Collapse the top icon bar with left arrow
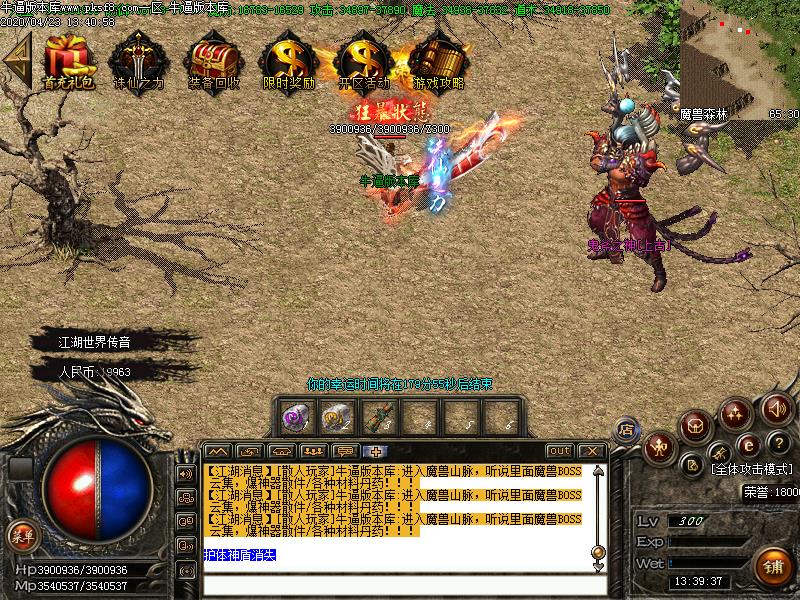 [x=15, y=60]
